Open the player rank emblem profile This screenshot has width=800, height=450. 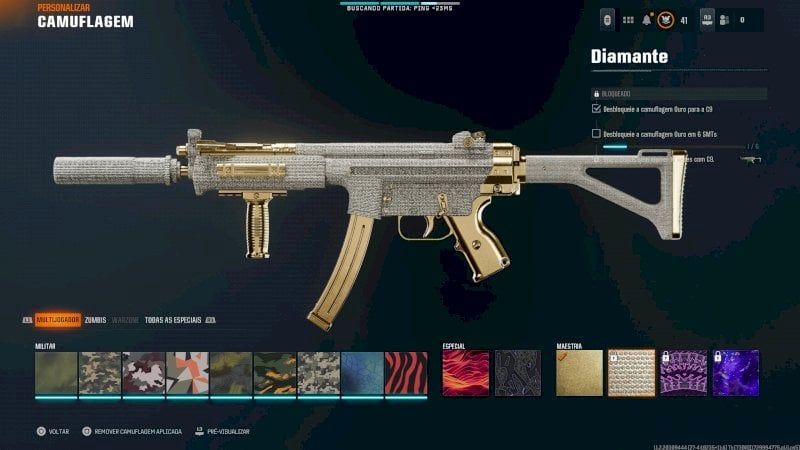point(664,19)
